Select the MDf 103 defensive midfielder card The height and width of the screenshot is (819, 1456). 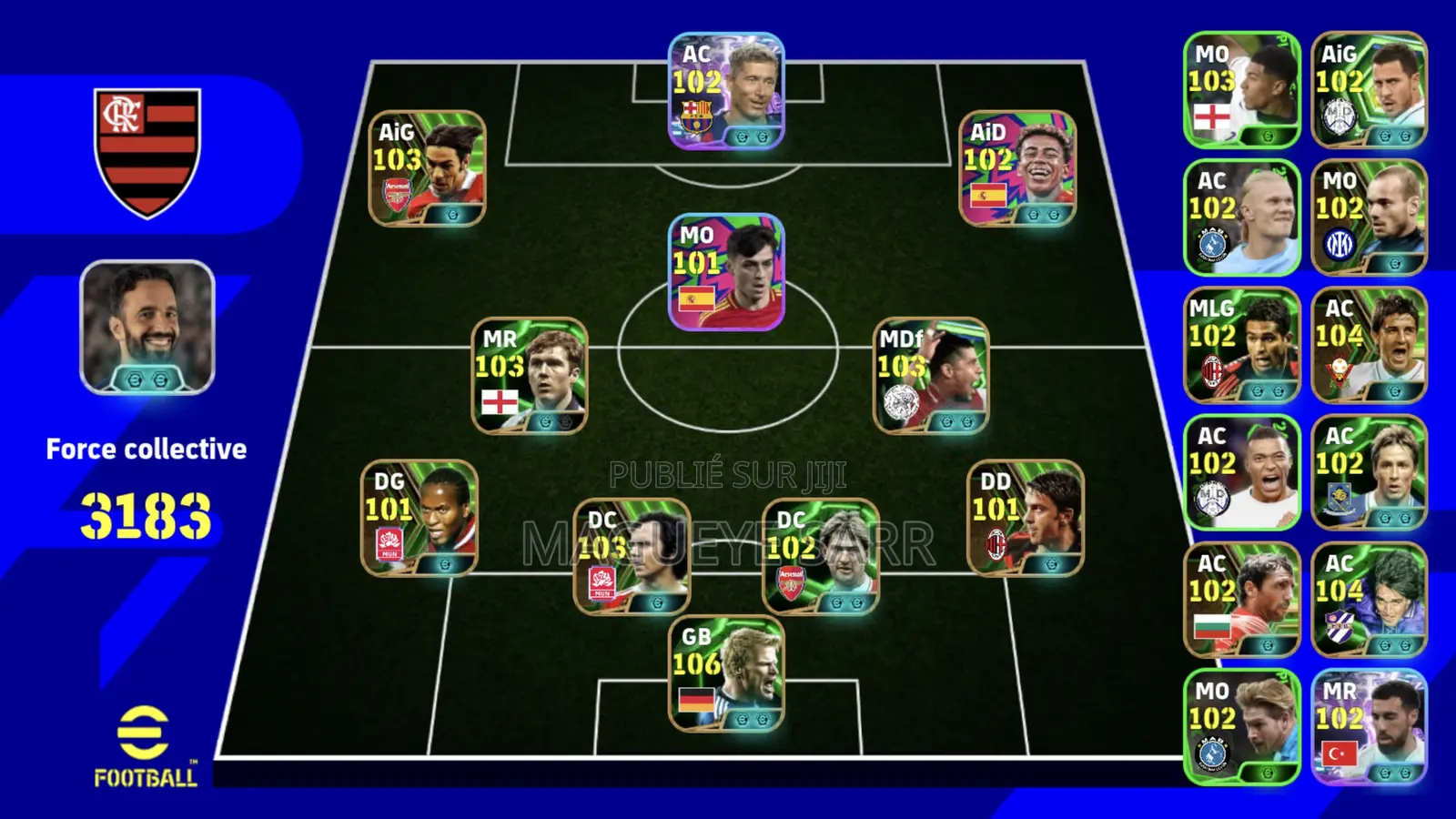931,376
